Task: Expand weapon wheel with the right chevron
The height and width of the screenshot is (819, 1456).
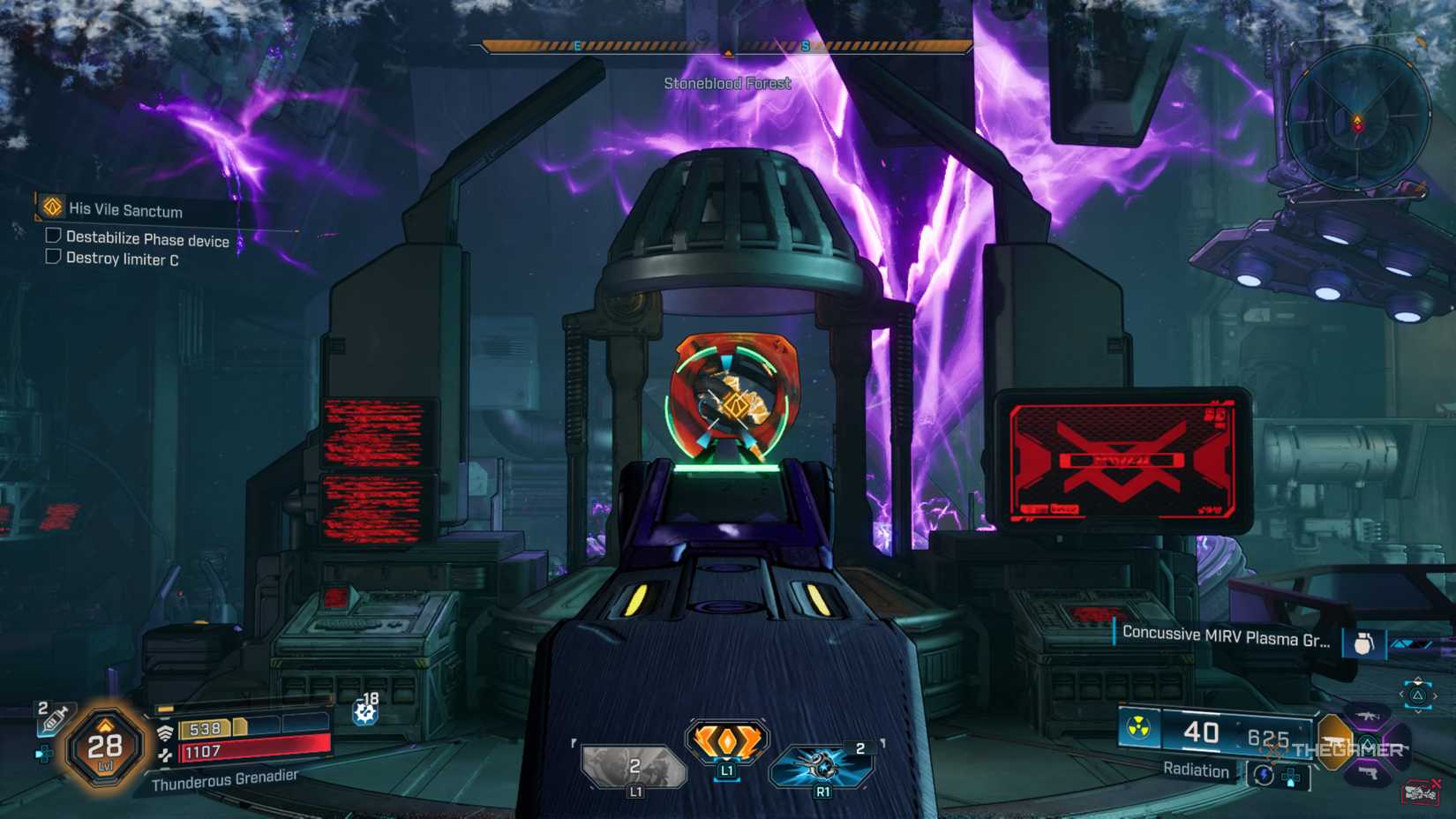Action: pos(1436,695)
